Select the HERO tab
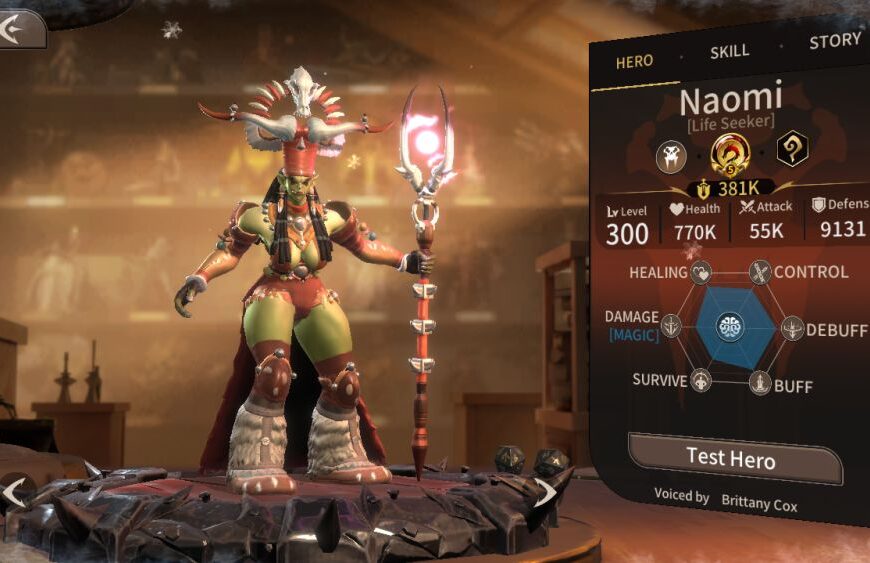This screenshot has width=870, height=563. pos(634,61)
